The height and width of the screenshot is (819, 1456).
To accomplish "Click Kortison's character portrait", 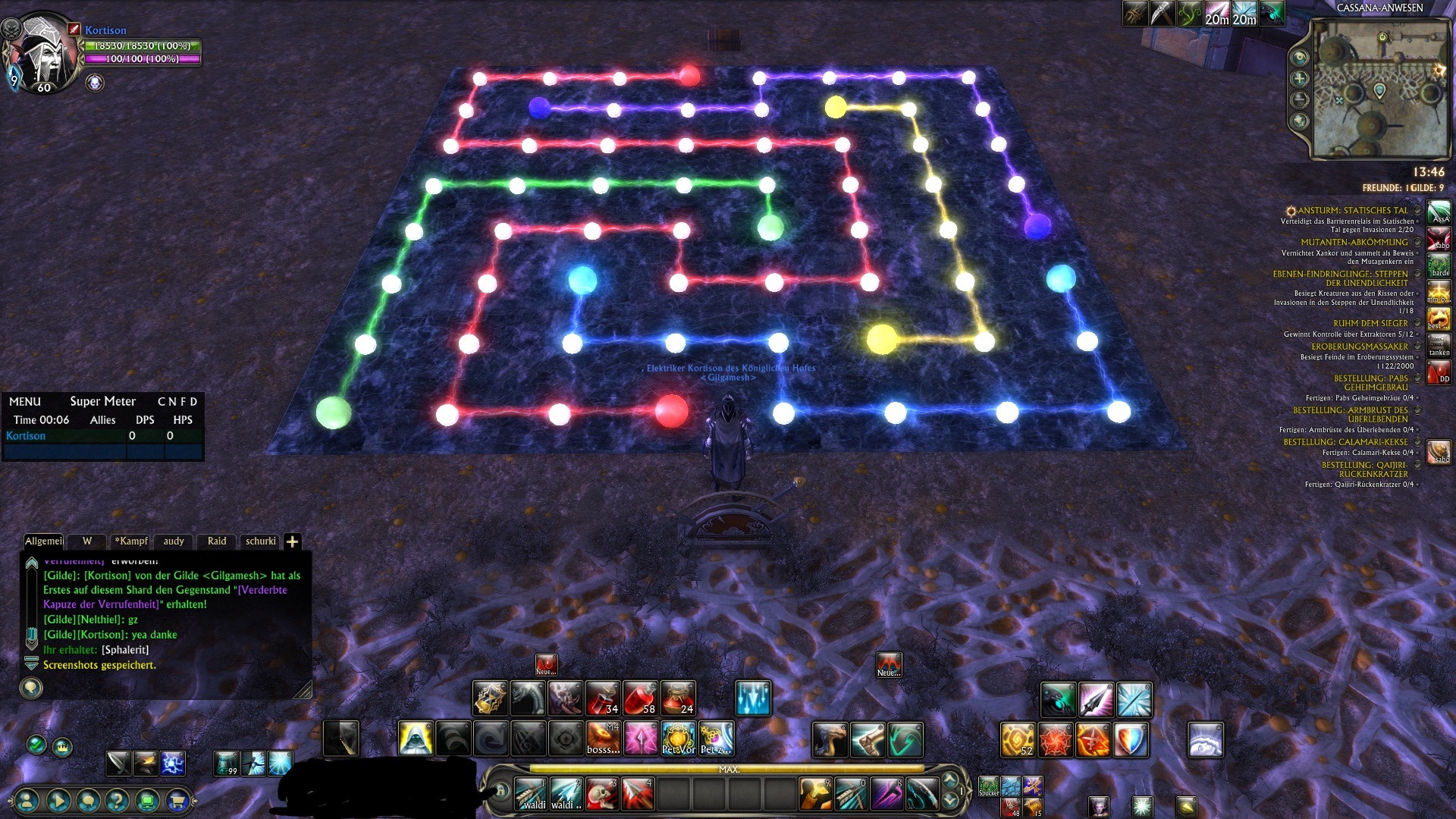I will (x=44, y=53).
